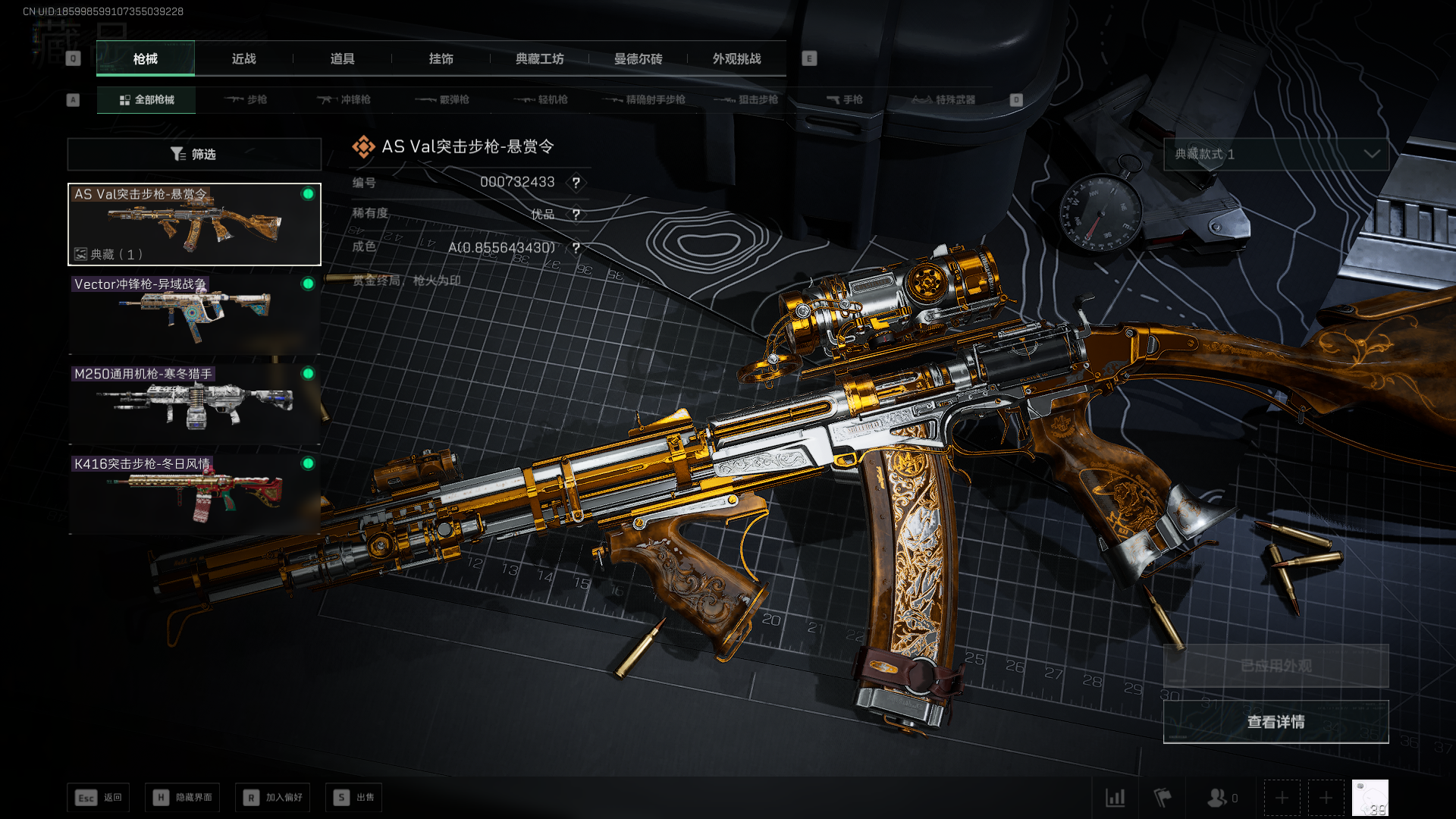Filter weapons by 手枪 pistols
This screenshot has height=819, width=1456.
tap(845, 100)
